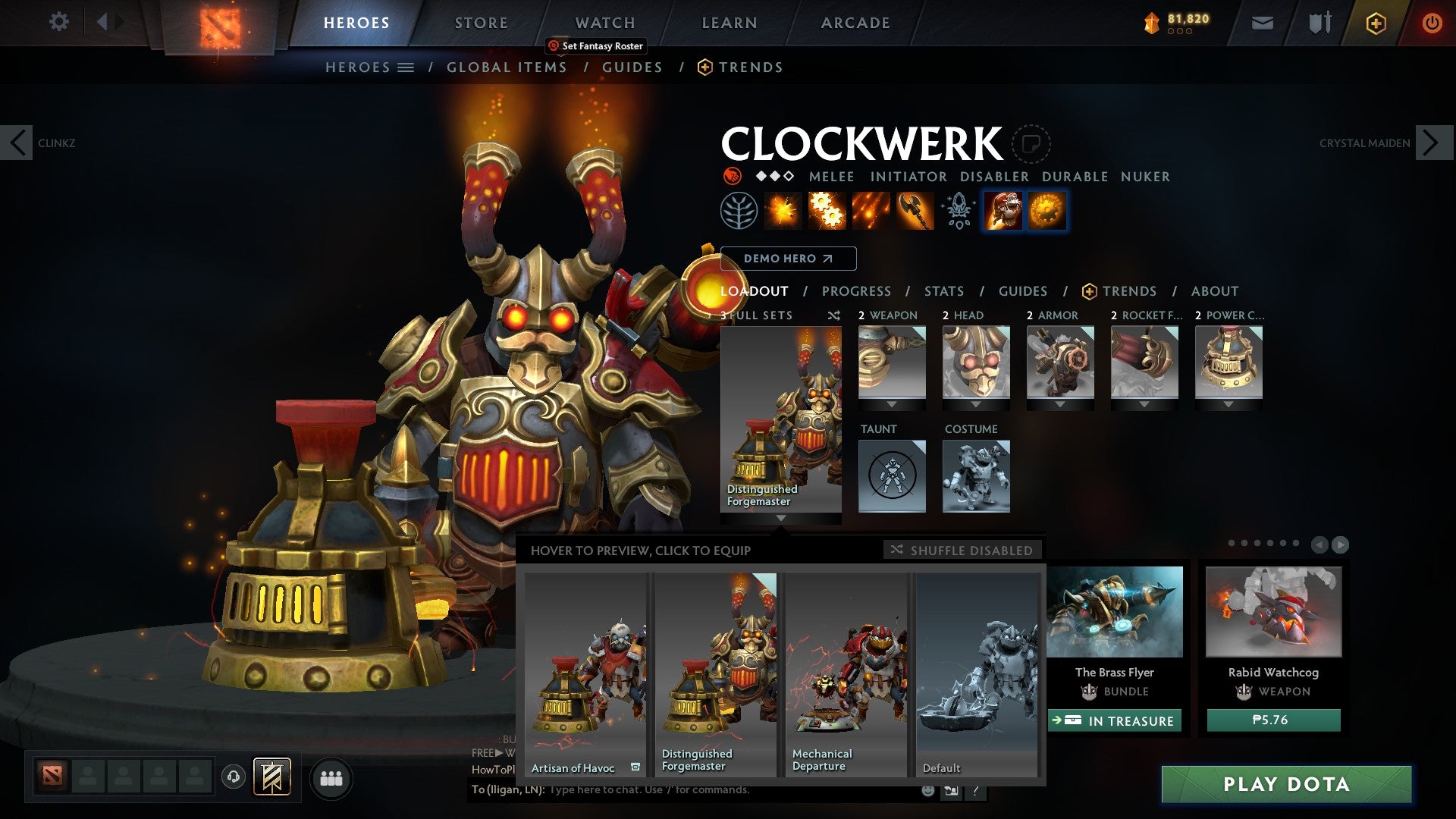Expand the Weapon slot dropdown arrow
Image resolution: width=1456 pixels, height=819 pixels.
click(x=892, y=405)
